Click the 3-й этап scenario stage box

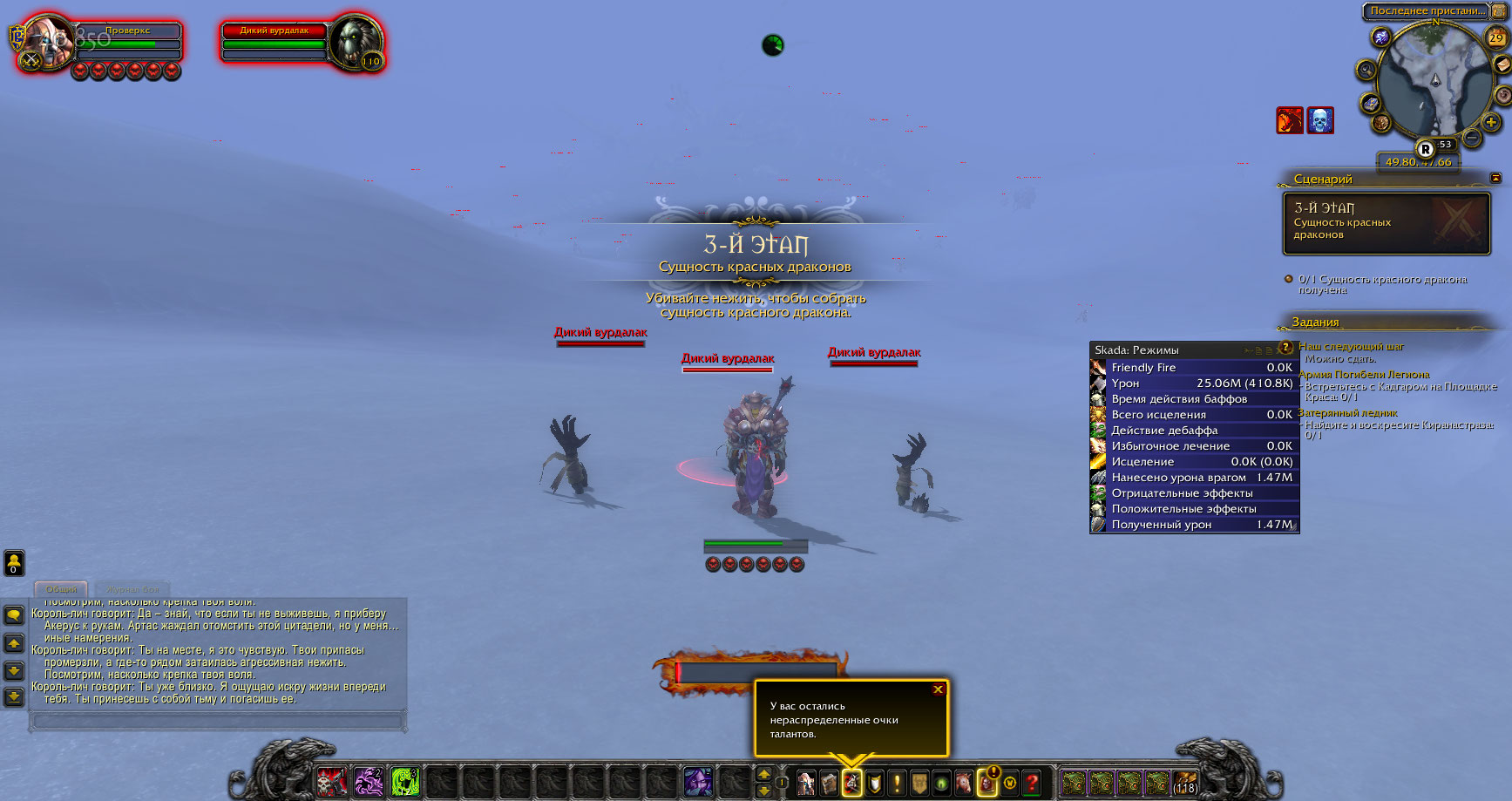tap(1386, 223)
